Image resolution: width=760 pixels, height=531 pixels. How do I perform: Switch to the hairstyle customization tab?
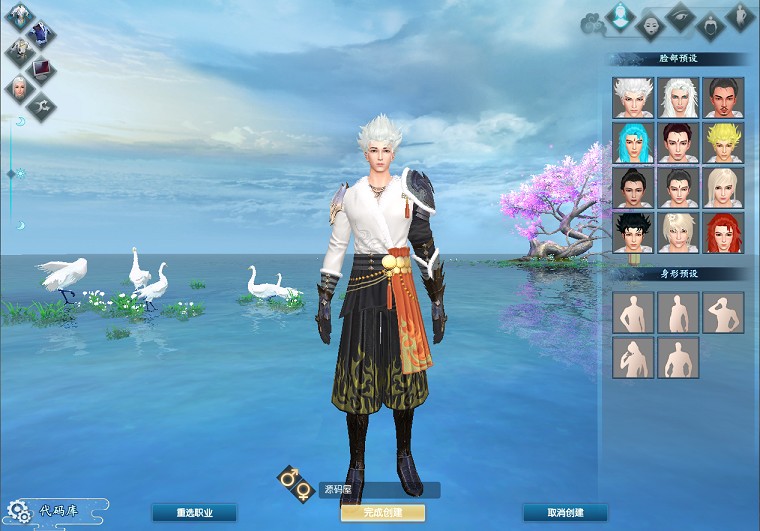(x=710, y=24)
